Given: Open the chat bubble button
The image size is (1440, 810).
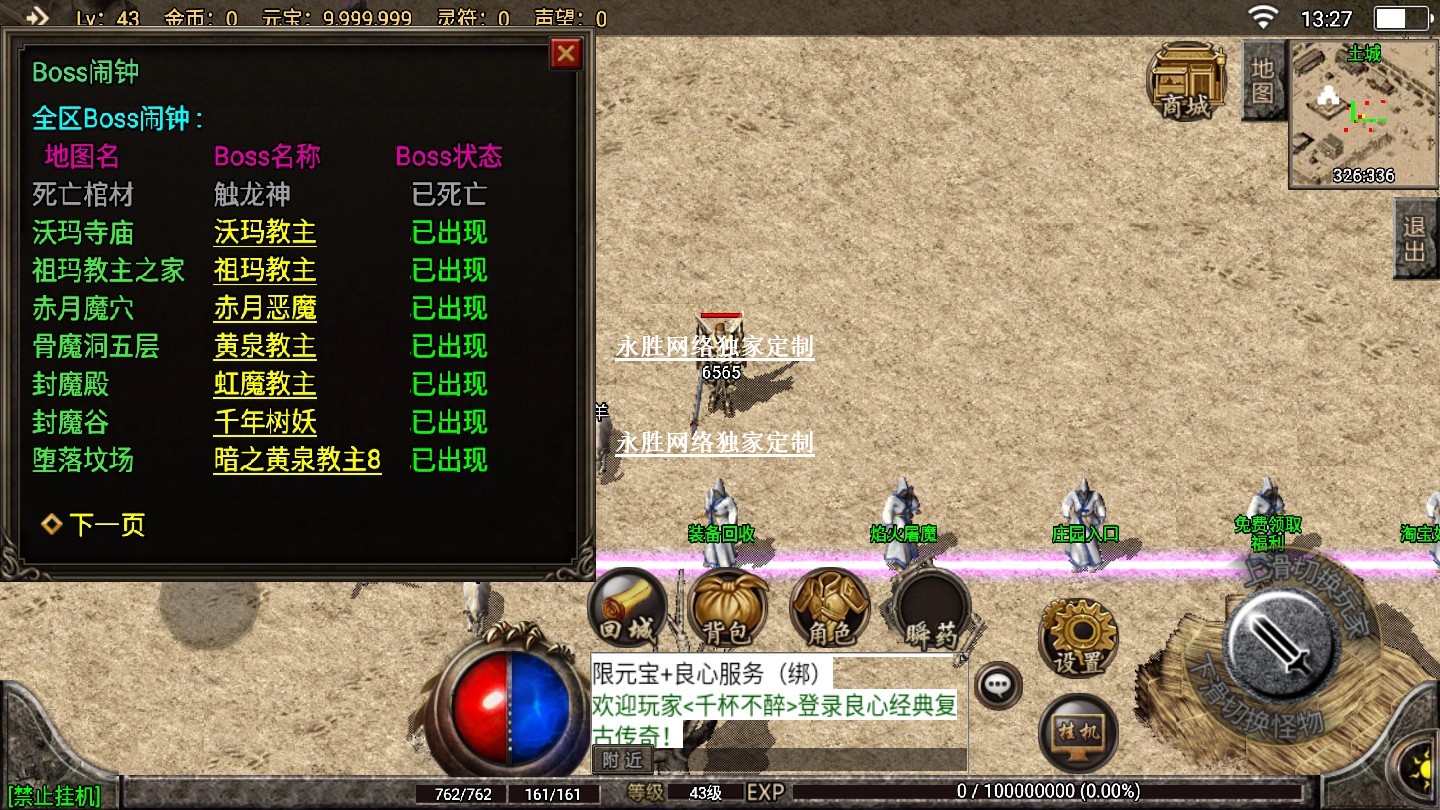Looking at the screenshot, I should 998,686.
